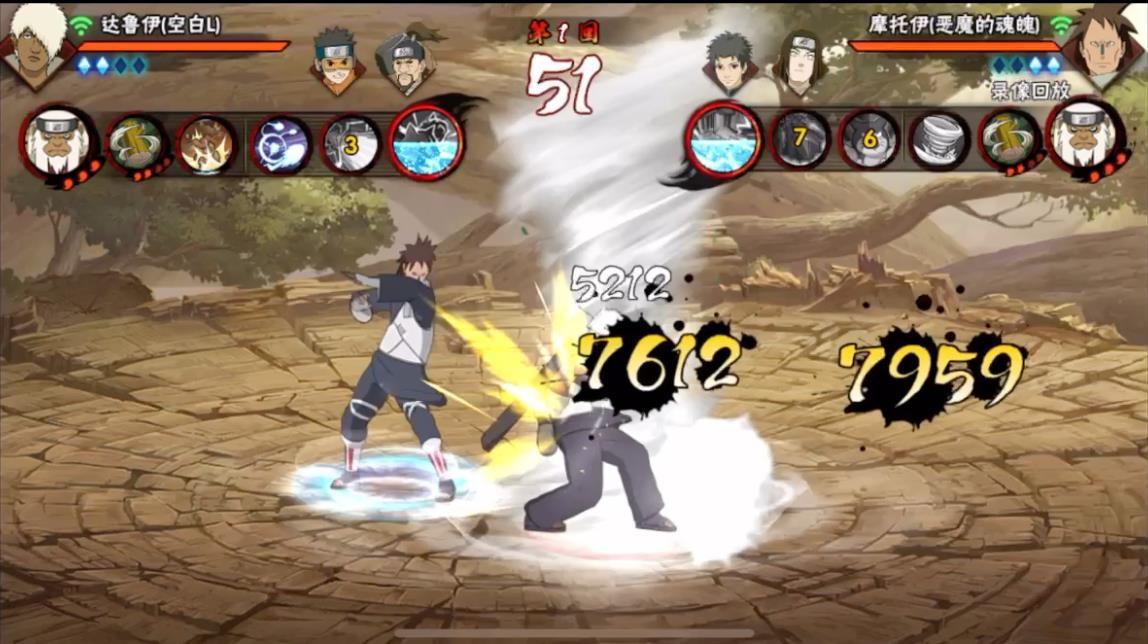This screenshot has height=644, width=1148.
Task: Tap Darui's white-haired character portrait
Action: point(37,43)
